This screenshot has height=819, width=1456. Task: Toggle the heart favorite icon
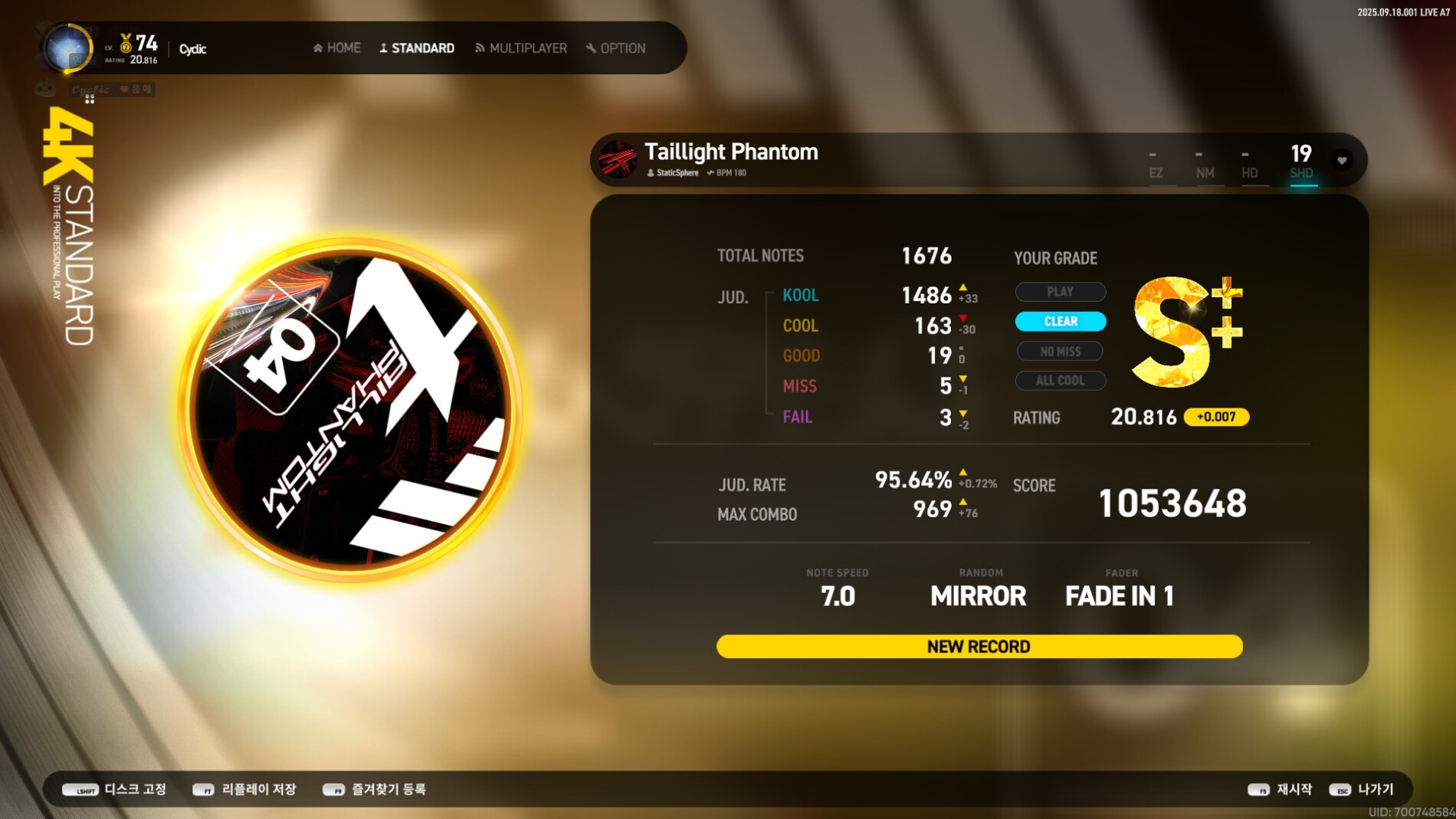pos(1342,160)
